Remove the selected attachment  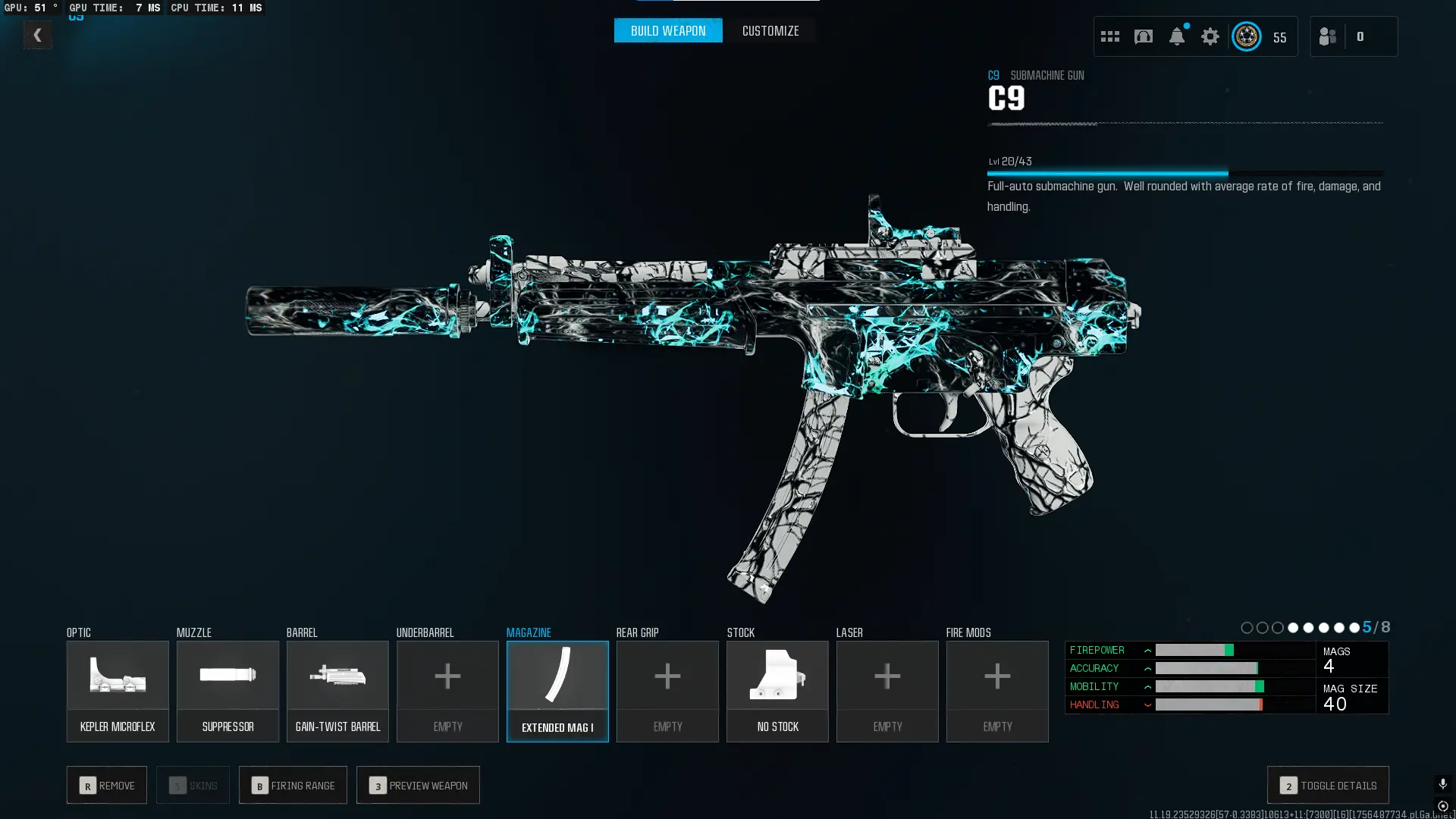click(x=107, y=785)
